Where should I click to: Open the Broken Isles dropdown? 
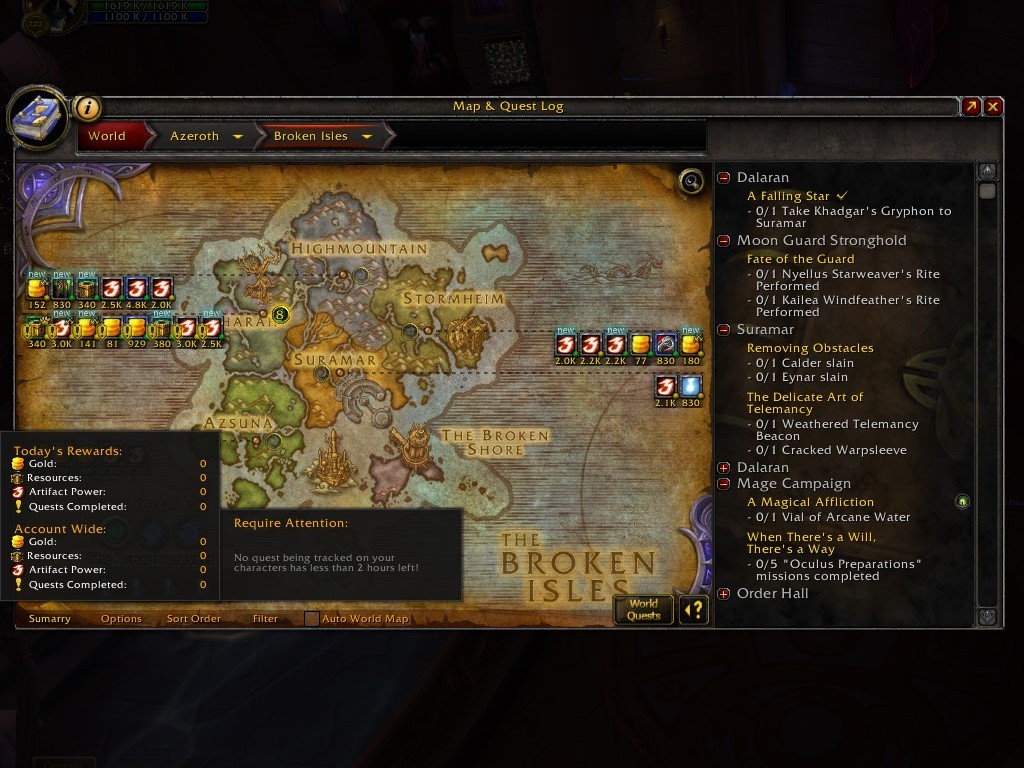366,137
